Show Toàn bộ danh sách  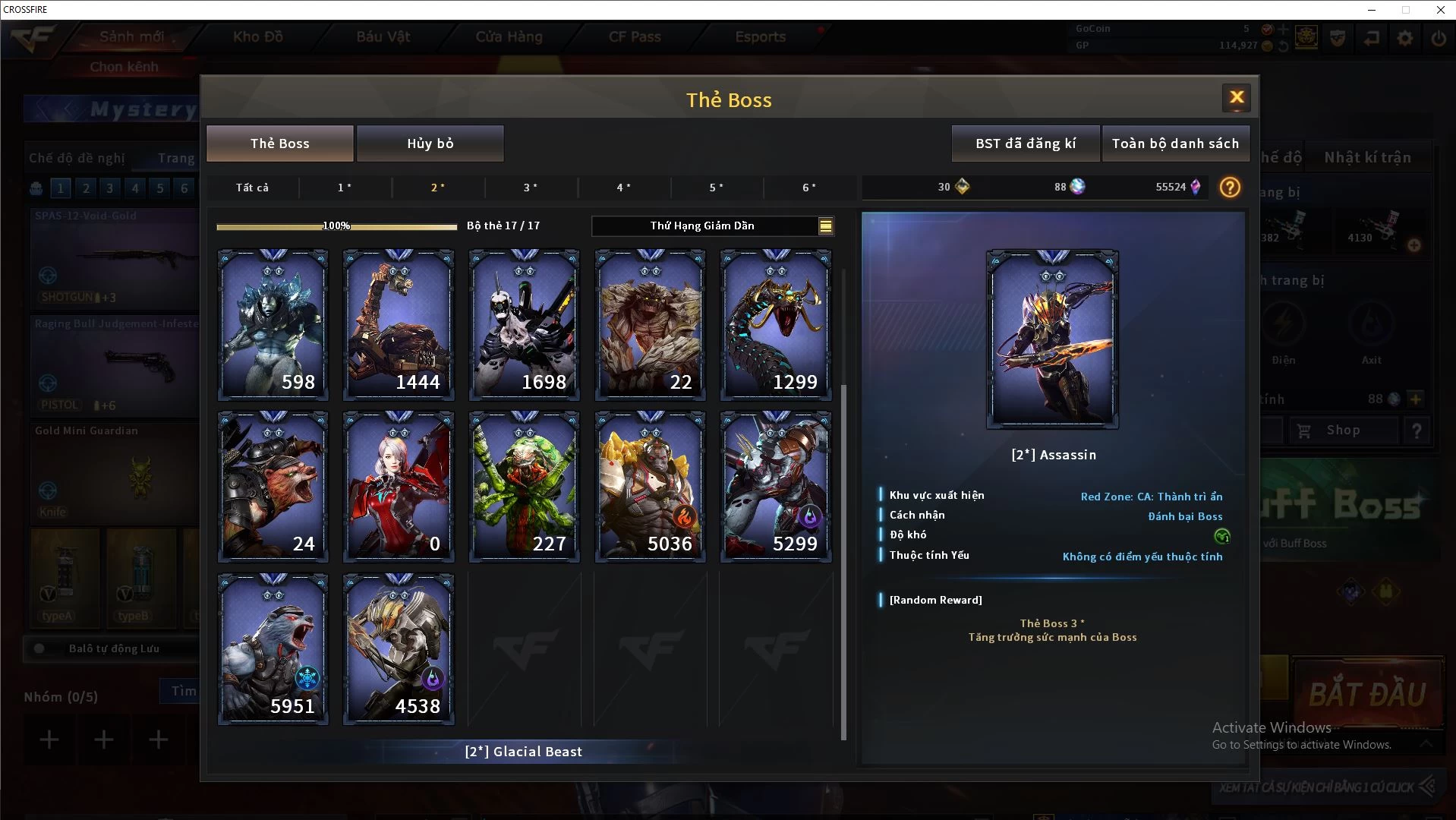(1174, 143)
